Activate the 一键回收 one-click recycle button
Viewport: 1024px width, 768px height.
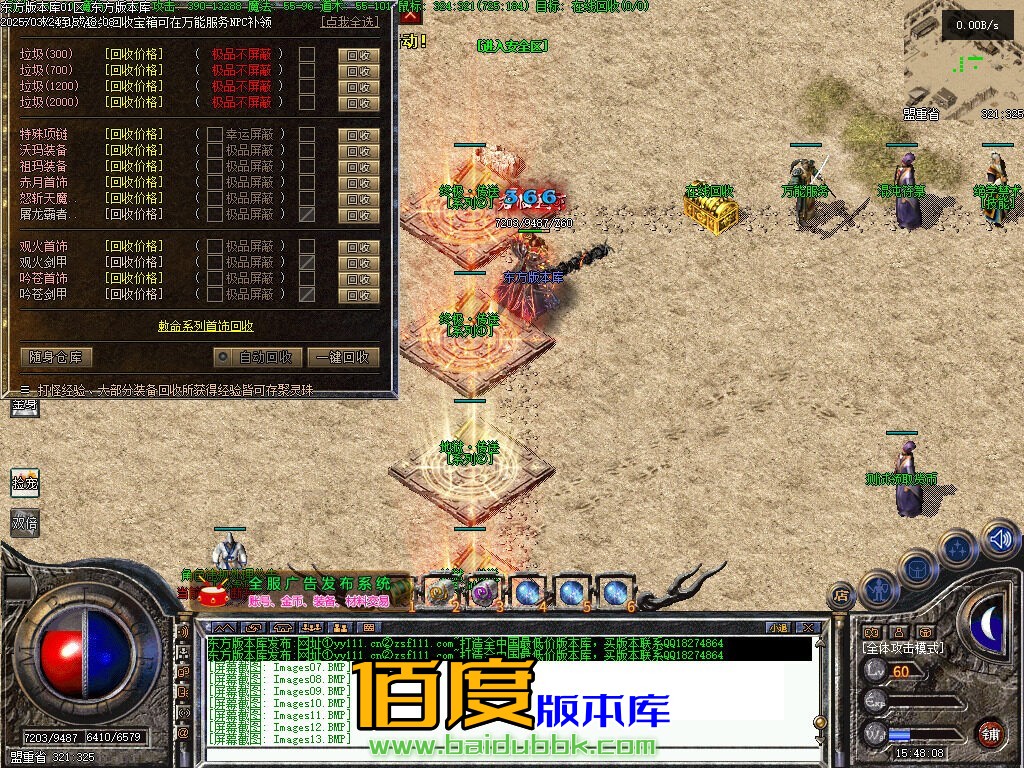[342, 357]
